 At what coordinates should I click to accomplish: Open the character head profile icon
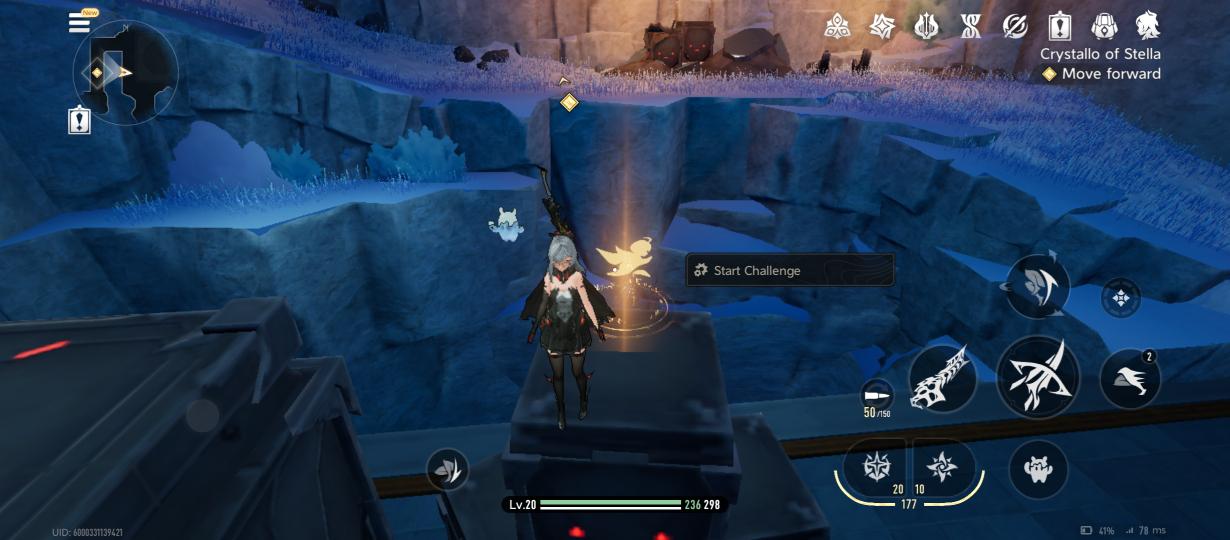coord(1148,27)
